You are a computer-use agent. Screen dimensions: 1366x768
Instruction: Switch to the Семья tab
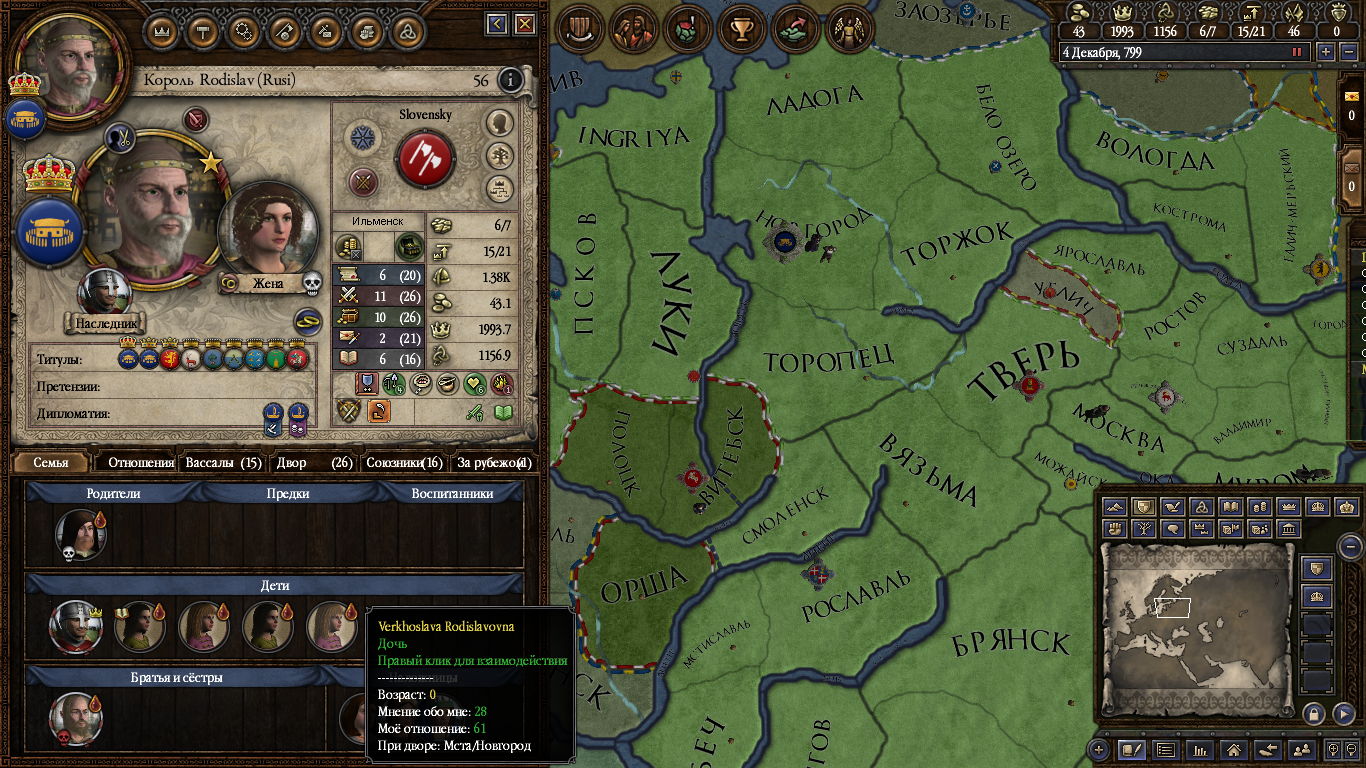pos(51,463)
